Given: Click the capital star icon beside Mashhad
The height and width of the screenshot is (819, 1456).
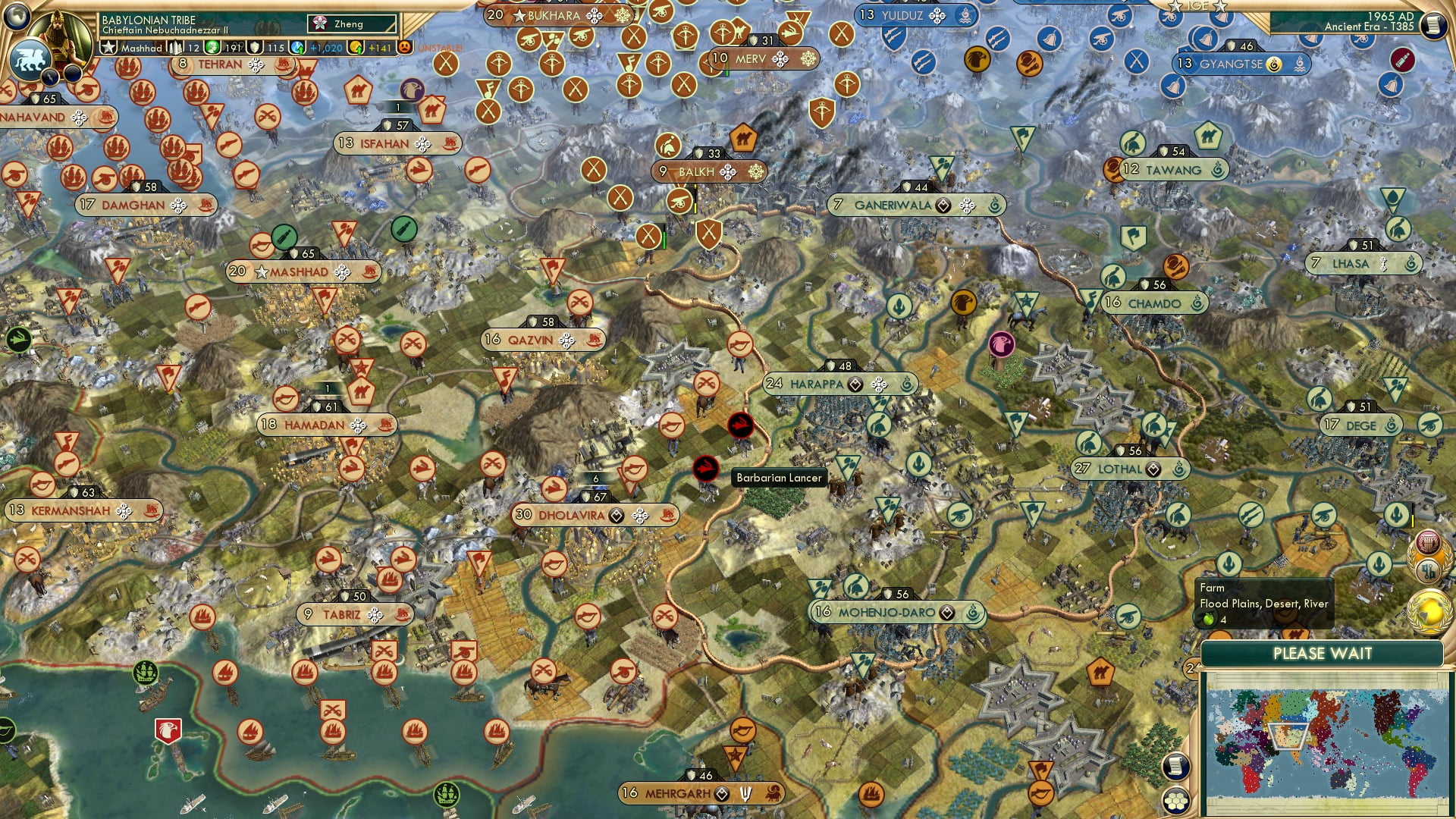Looking at the screenshot, I should click(x=108, y=47).
